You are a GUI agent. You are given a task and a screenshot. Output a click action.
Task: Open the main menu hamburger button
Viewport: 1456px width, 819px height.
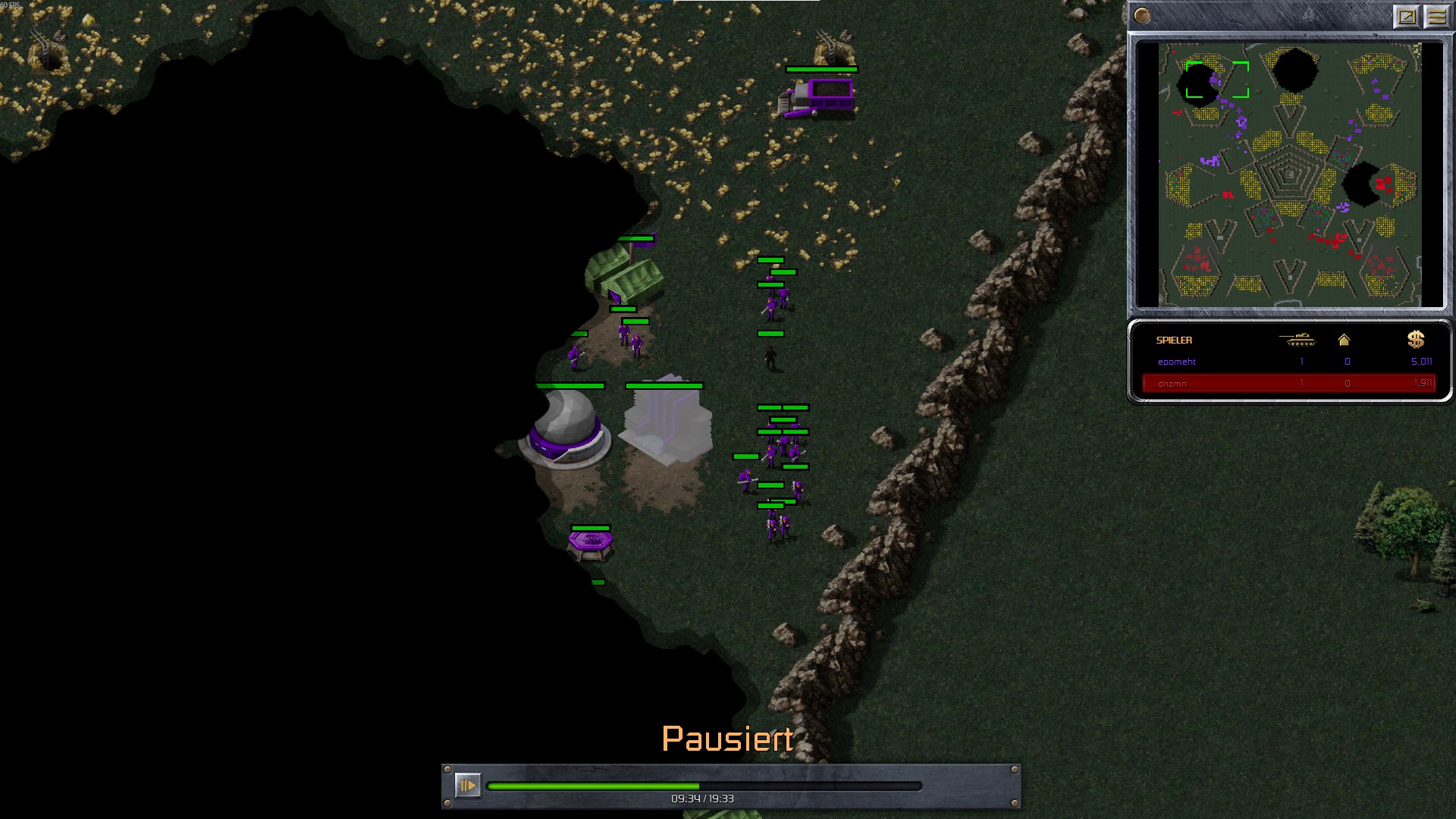[1437, 16]
